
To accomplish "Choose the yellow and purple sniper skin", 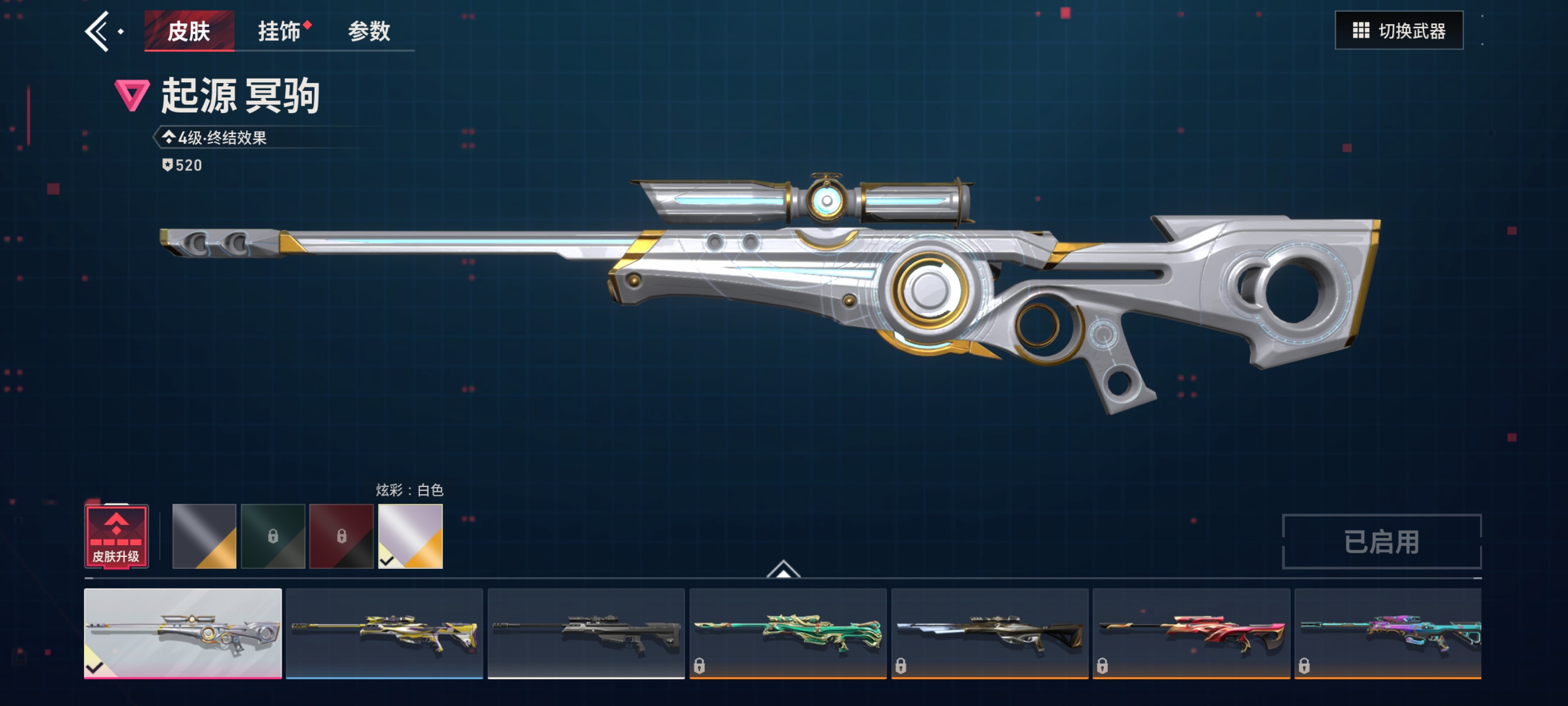I will point(384,633).
